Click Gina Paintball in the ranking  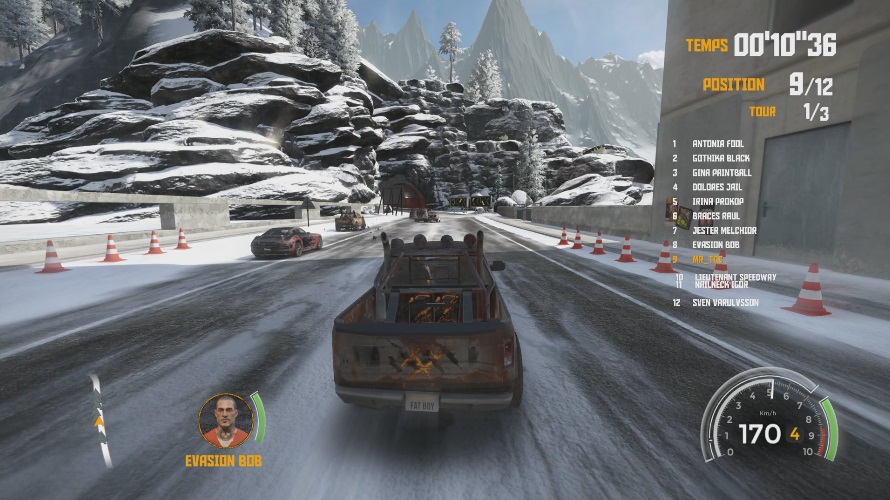point(720,173)
